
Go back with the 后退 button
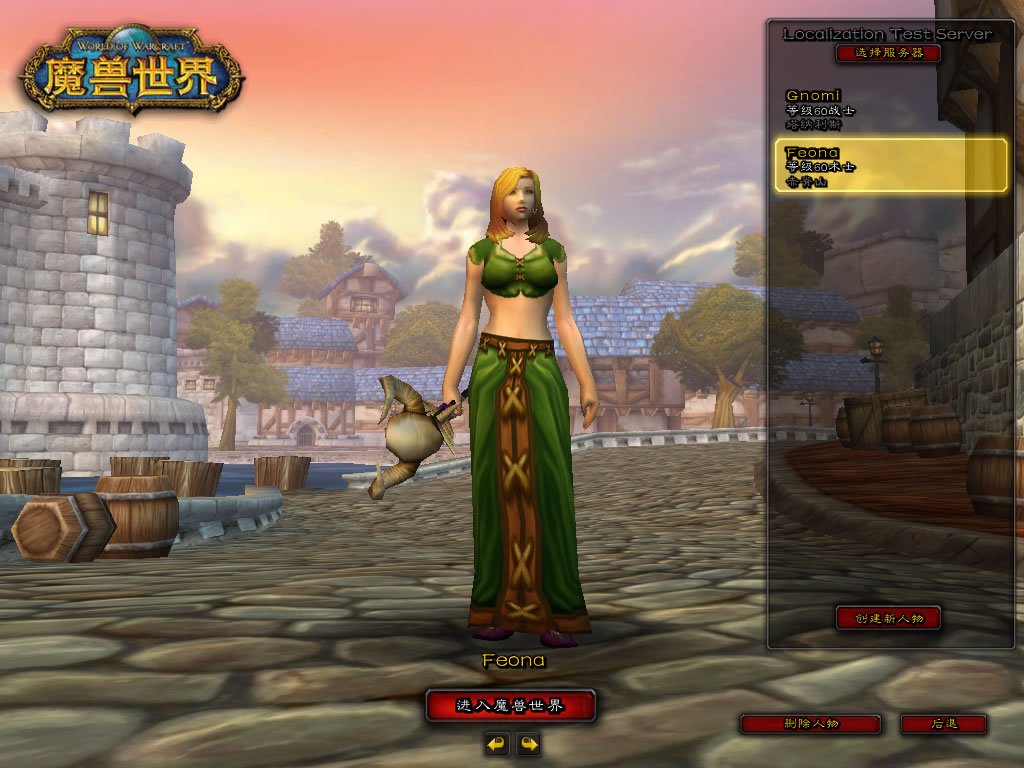coord(943,724)
